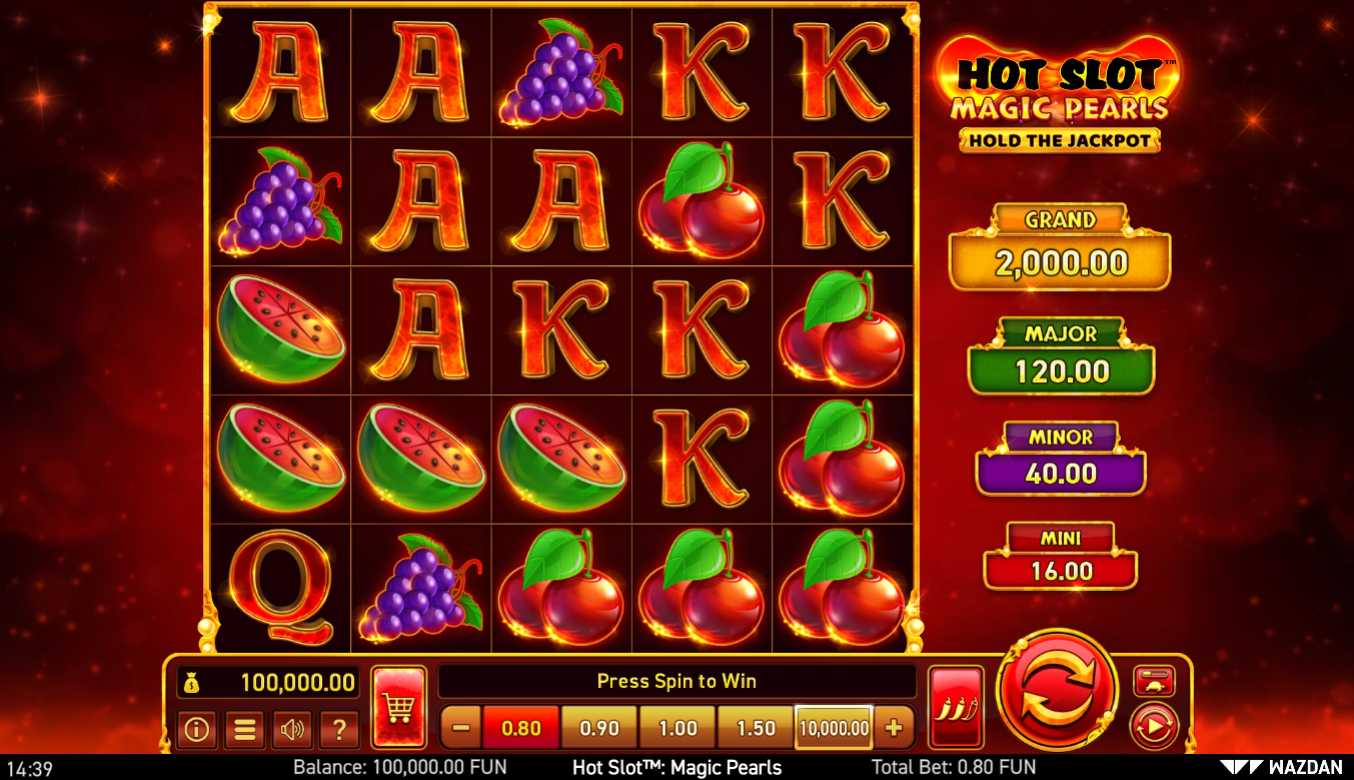Pick the 1.50 bet option

click(x=755, y=728)
